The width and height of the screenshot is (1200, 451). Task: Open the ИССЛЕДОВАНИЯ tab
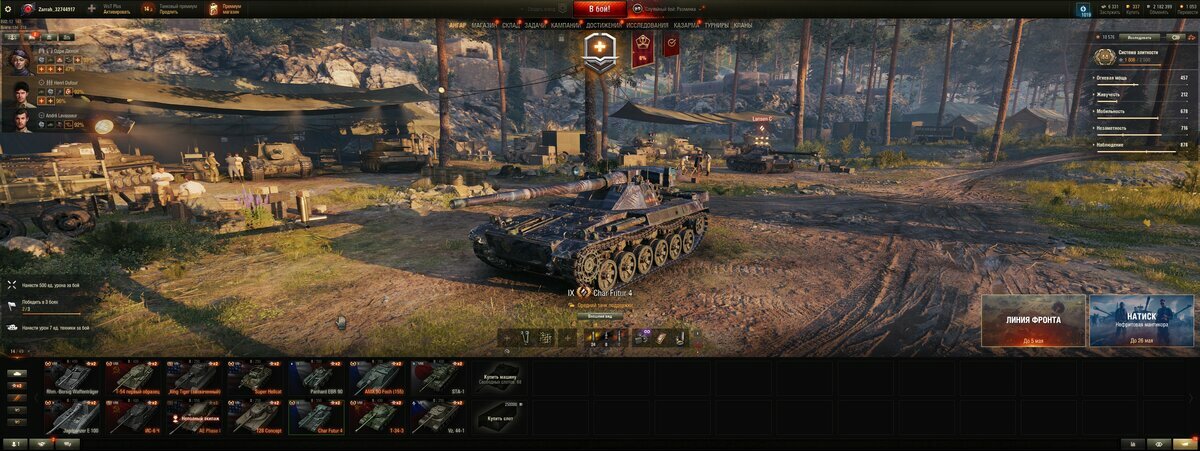point(648,24)
